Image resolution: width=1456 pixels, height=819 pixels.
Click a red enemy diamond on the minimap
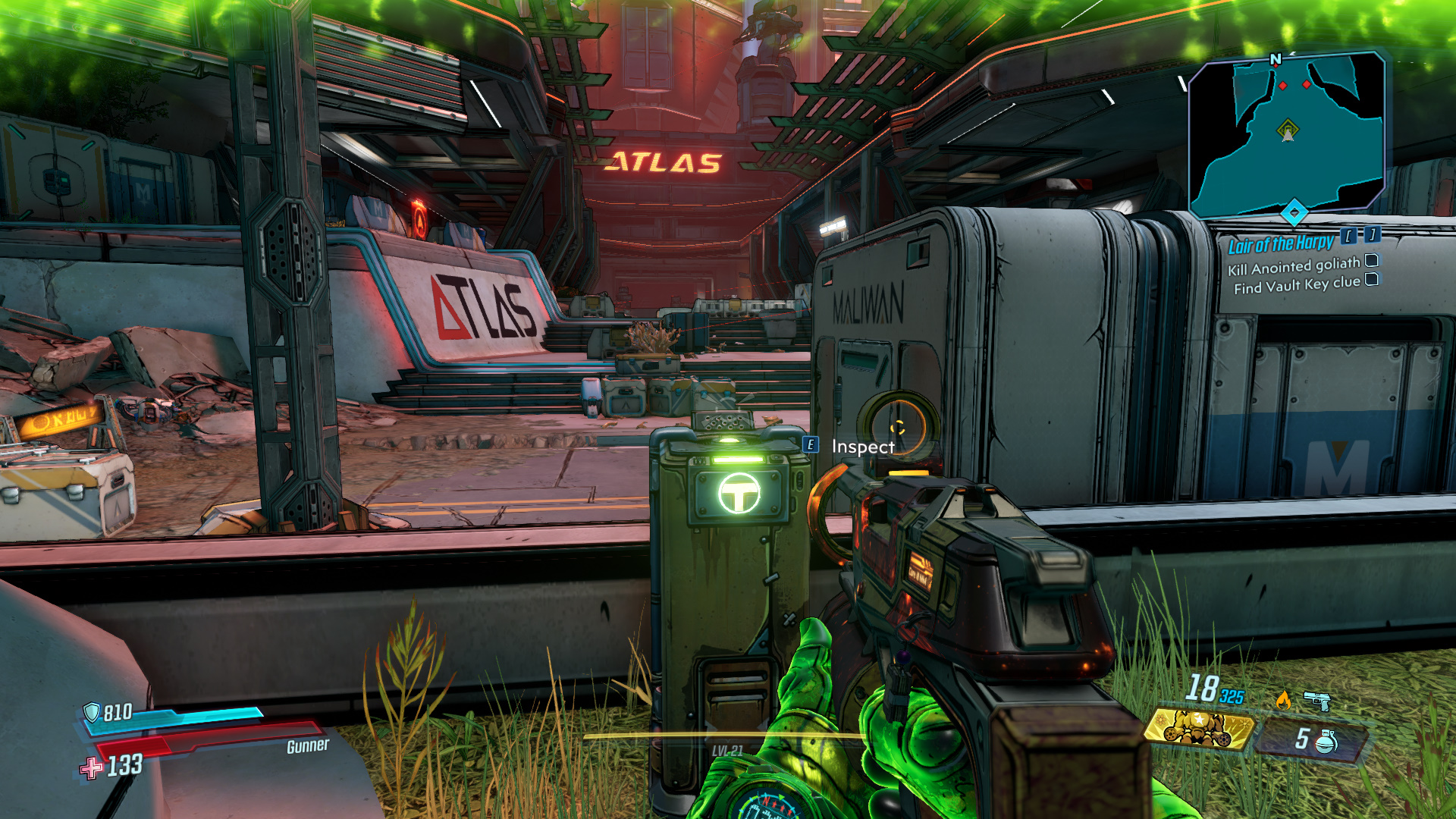coord(1282,85)
